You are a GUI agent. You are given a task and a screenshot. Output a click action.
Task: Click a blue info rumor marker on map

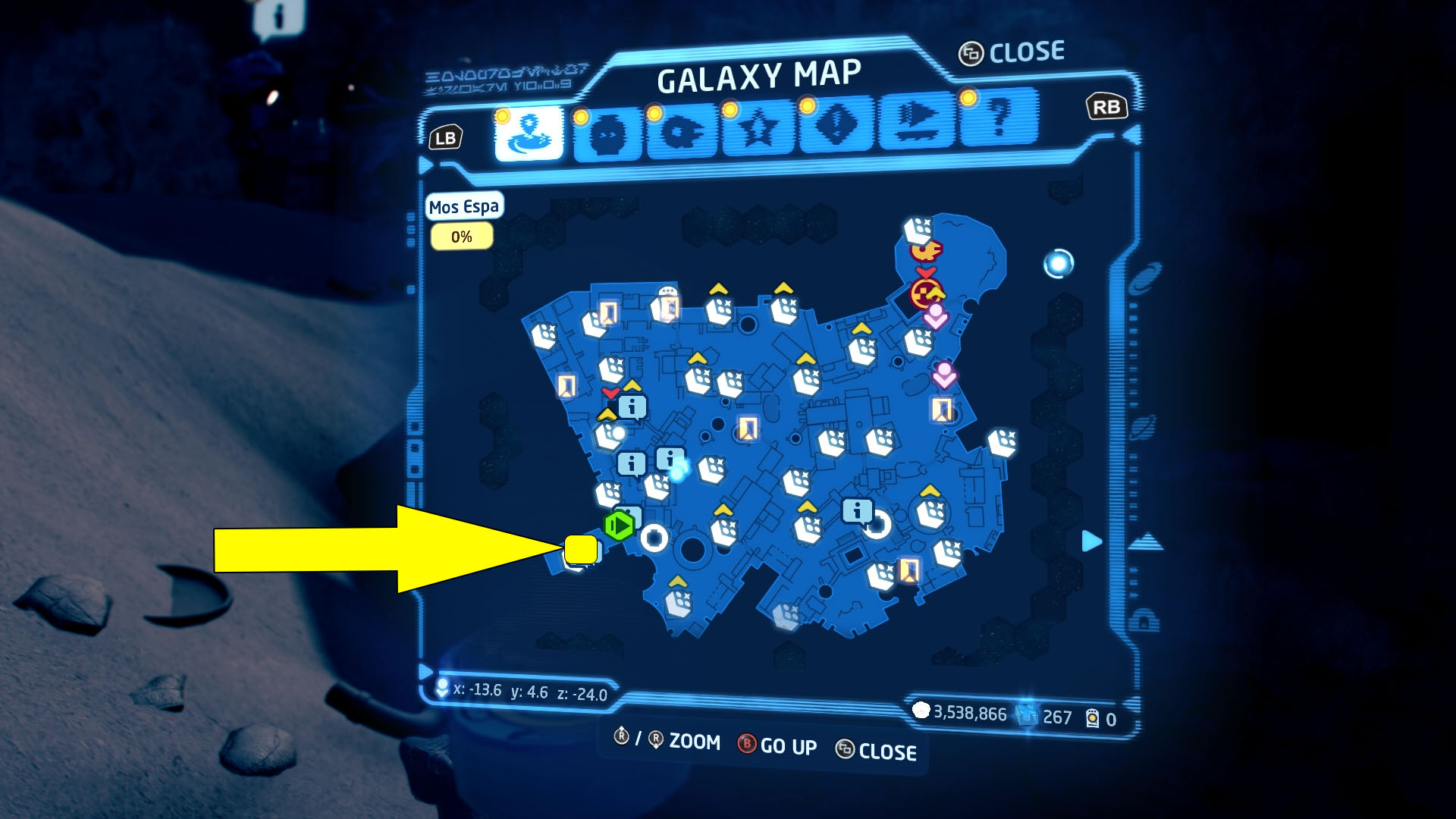pos(855,511)
